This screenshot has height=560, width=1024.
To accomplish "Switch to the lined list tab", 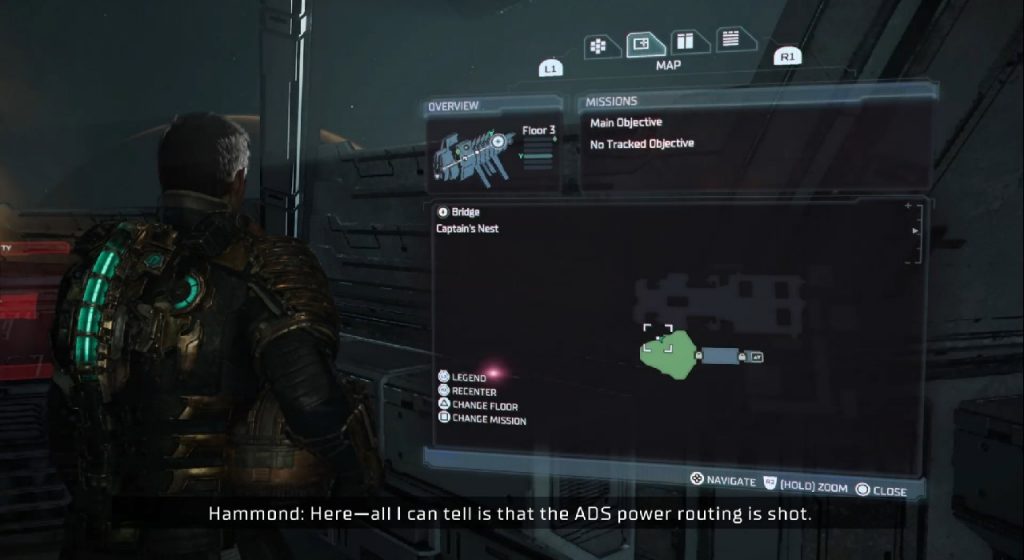I will 732,40.
